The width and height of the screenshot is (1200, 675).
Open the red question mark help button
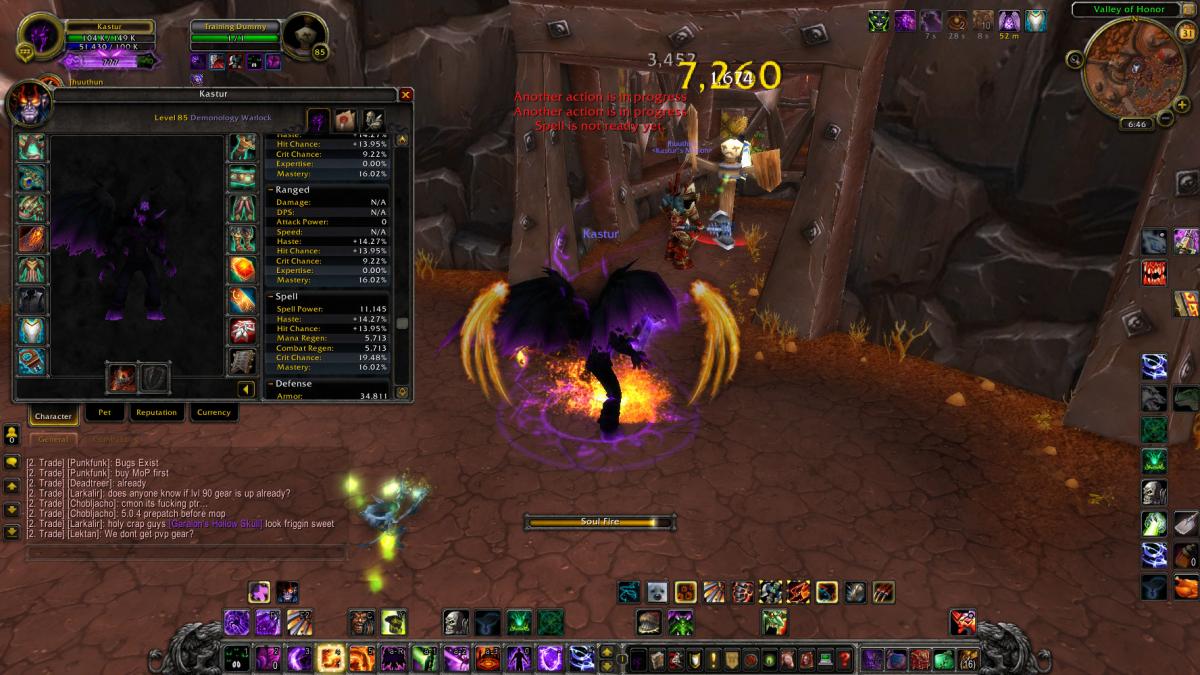[x=845, y=660]
